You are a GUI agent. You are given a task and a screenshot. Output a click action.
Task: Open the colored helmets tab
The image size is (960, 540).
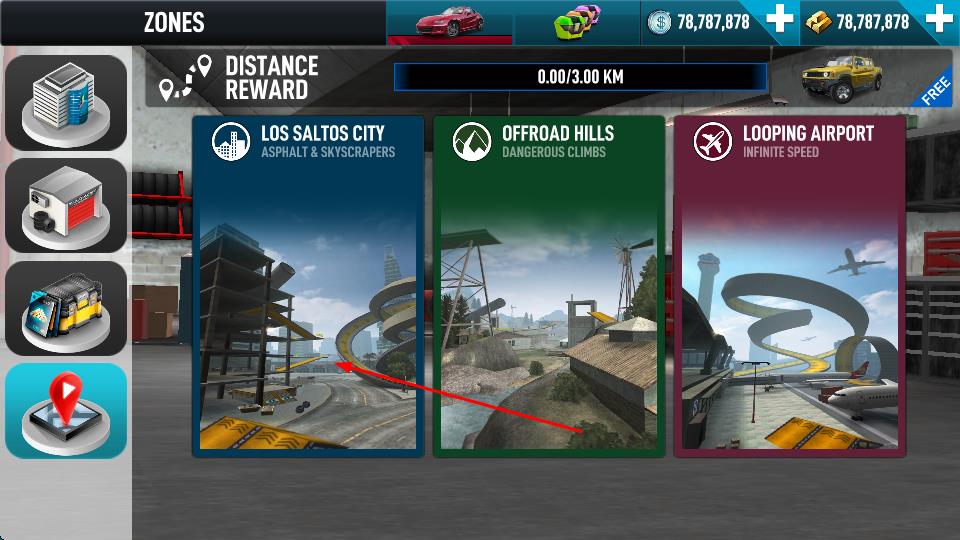click(x=578, y=22)
